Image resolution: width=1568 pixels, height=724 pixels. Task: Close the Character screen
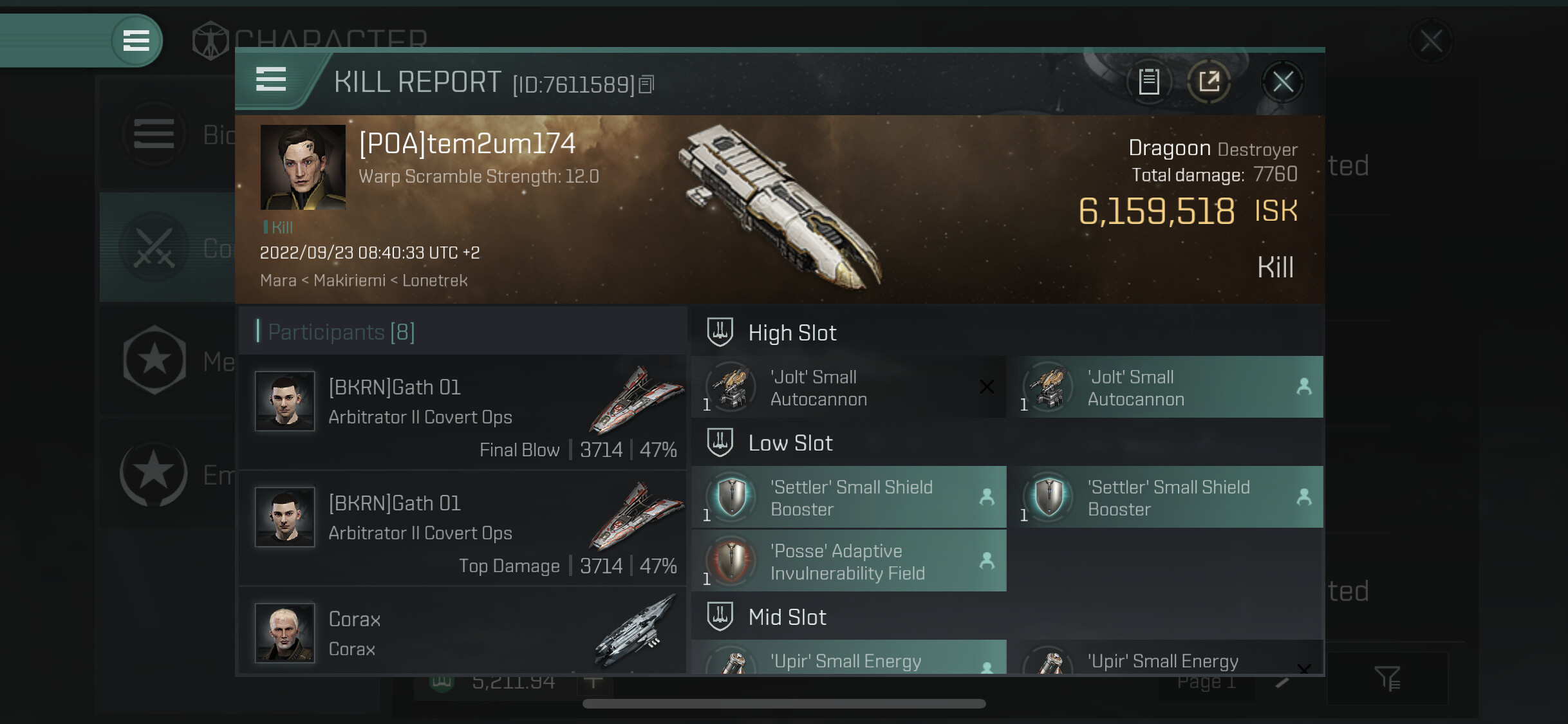[1430, 42]
